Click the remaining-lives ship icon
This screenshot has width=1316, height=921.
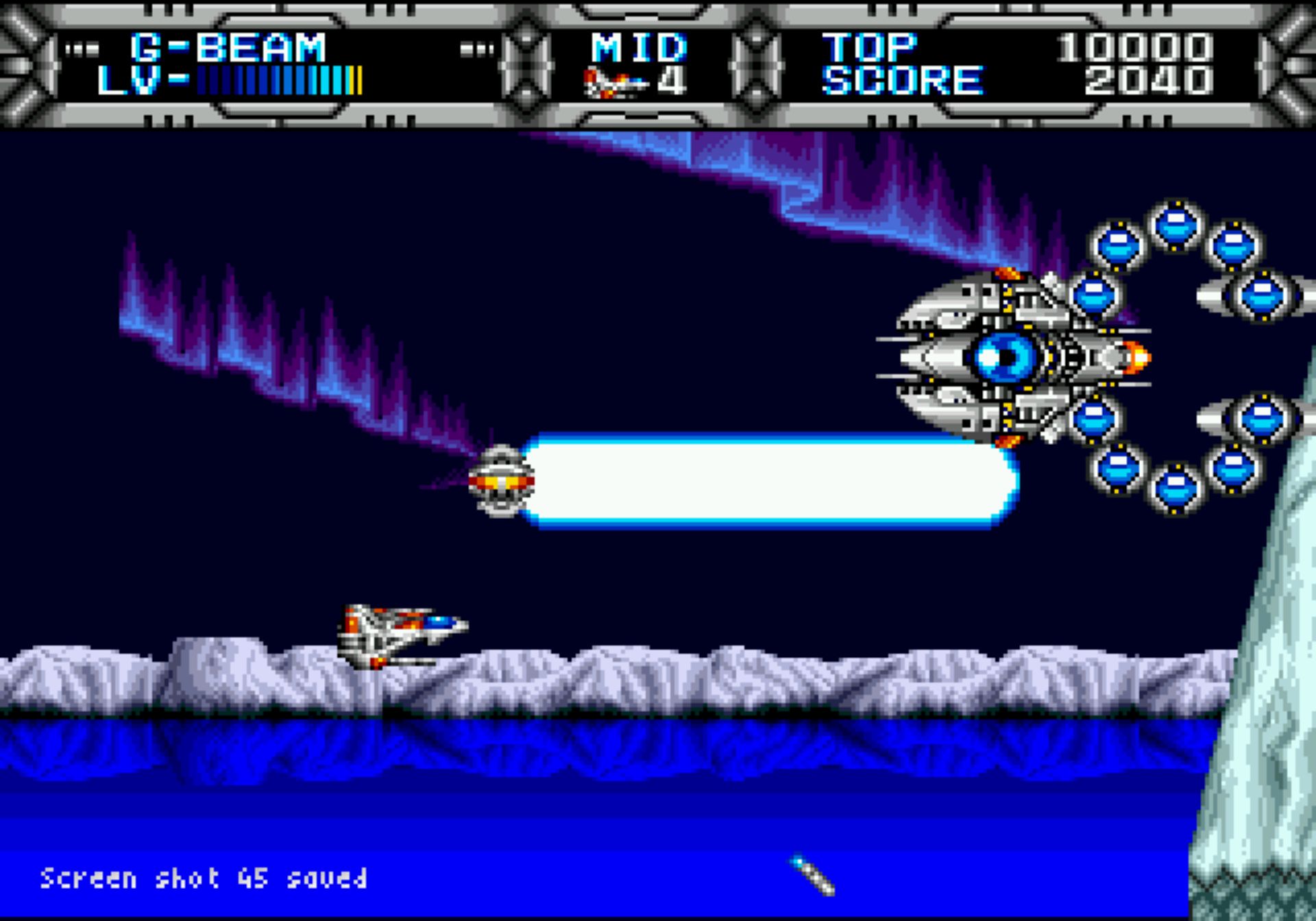[614, 83]
